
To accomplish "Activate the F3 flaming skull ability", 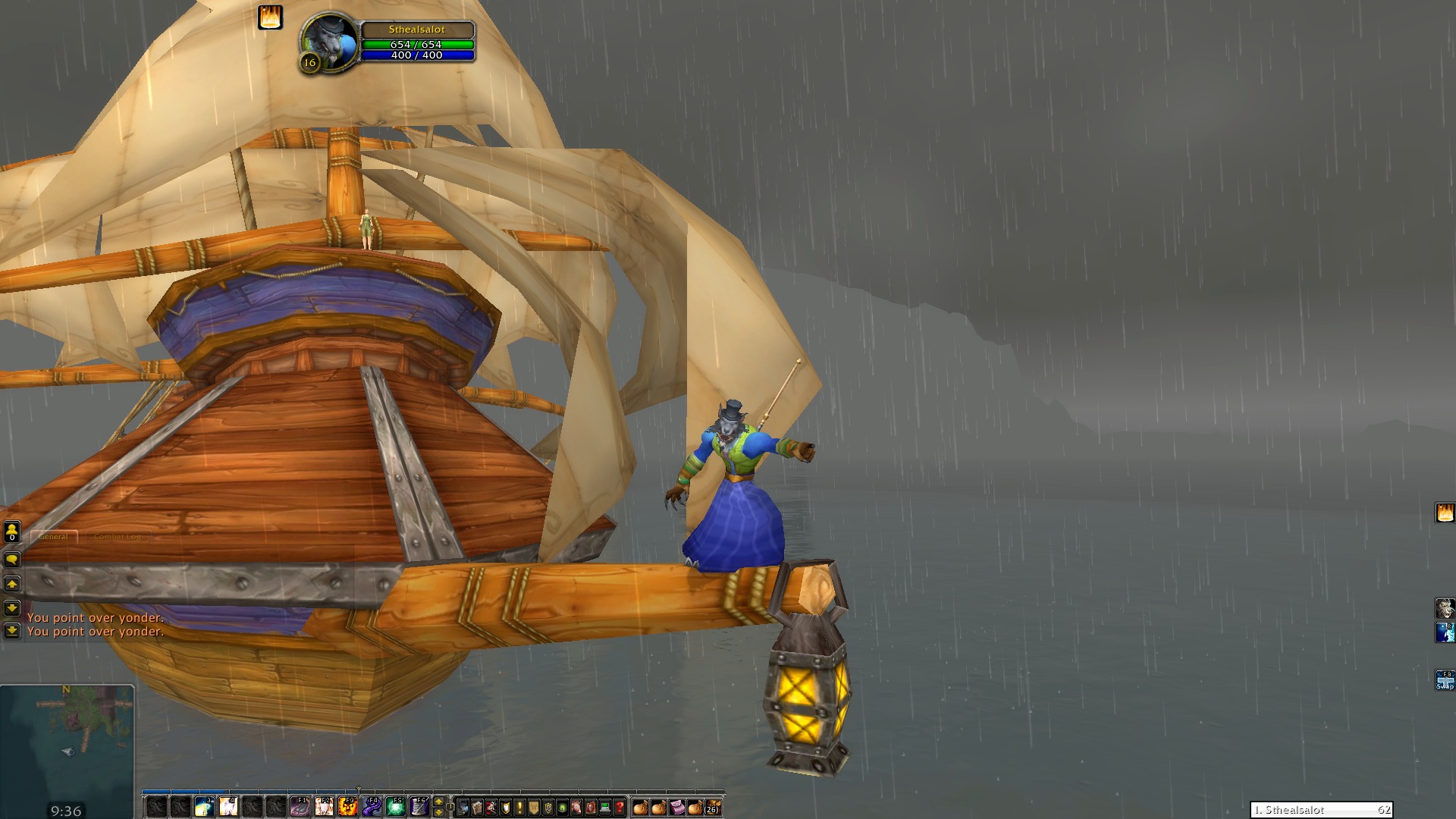I will (x=348, y=806).
